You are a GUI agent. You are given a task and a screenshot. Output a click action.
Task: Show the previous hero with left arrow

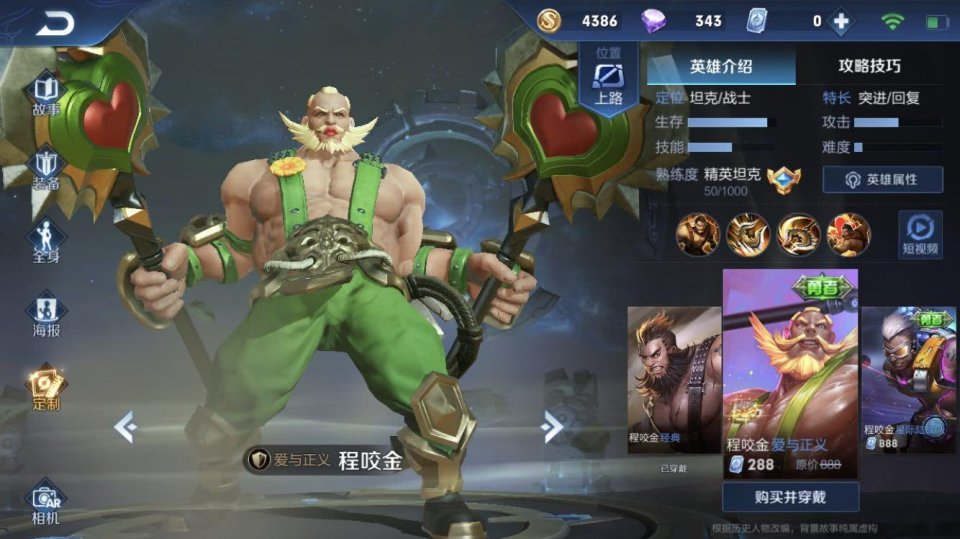[125, 427]
